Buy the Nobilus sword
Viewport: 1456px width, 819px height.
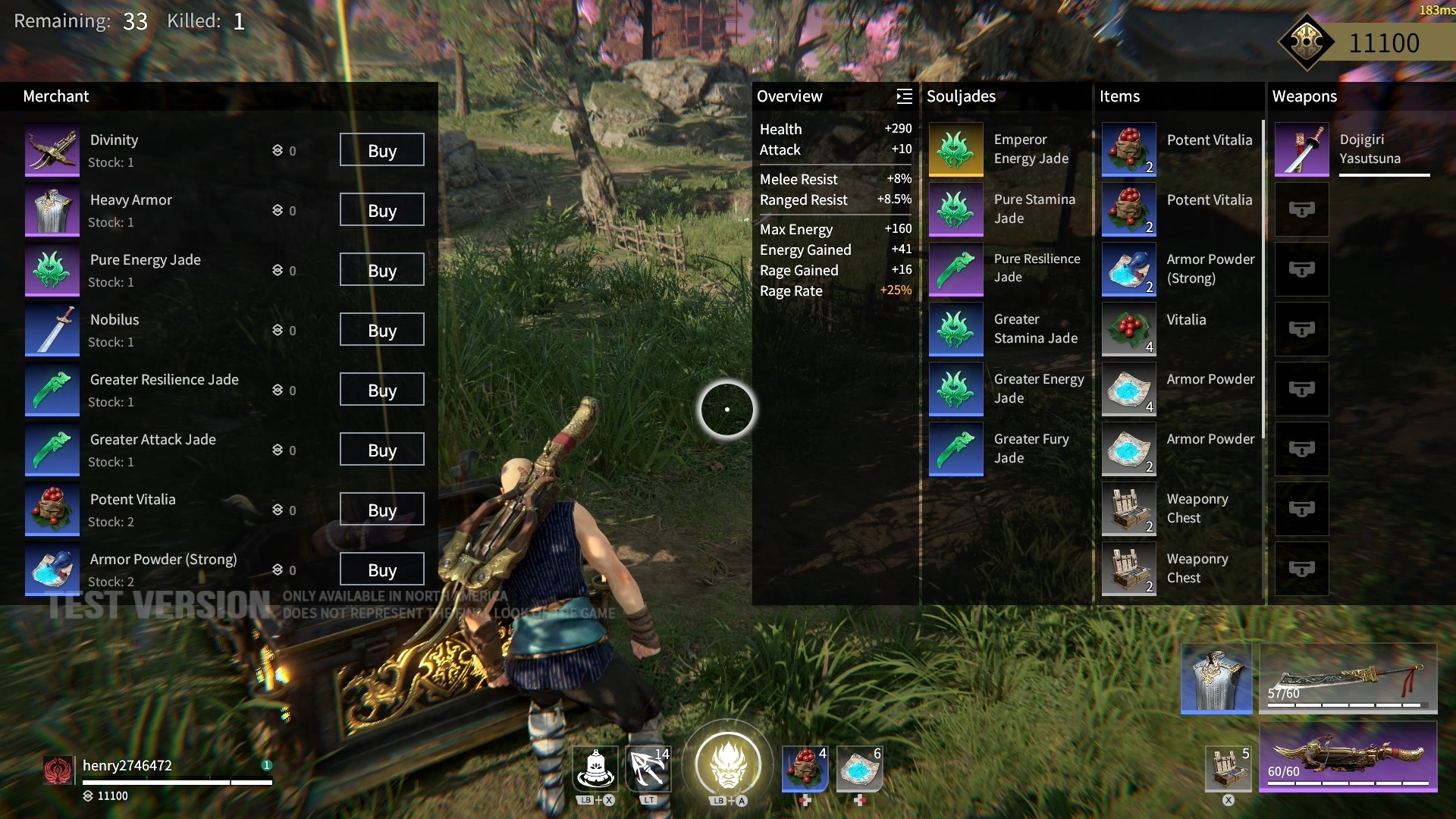[381, 330]
